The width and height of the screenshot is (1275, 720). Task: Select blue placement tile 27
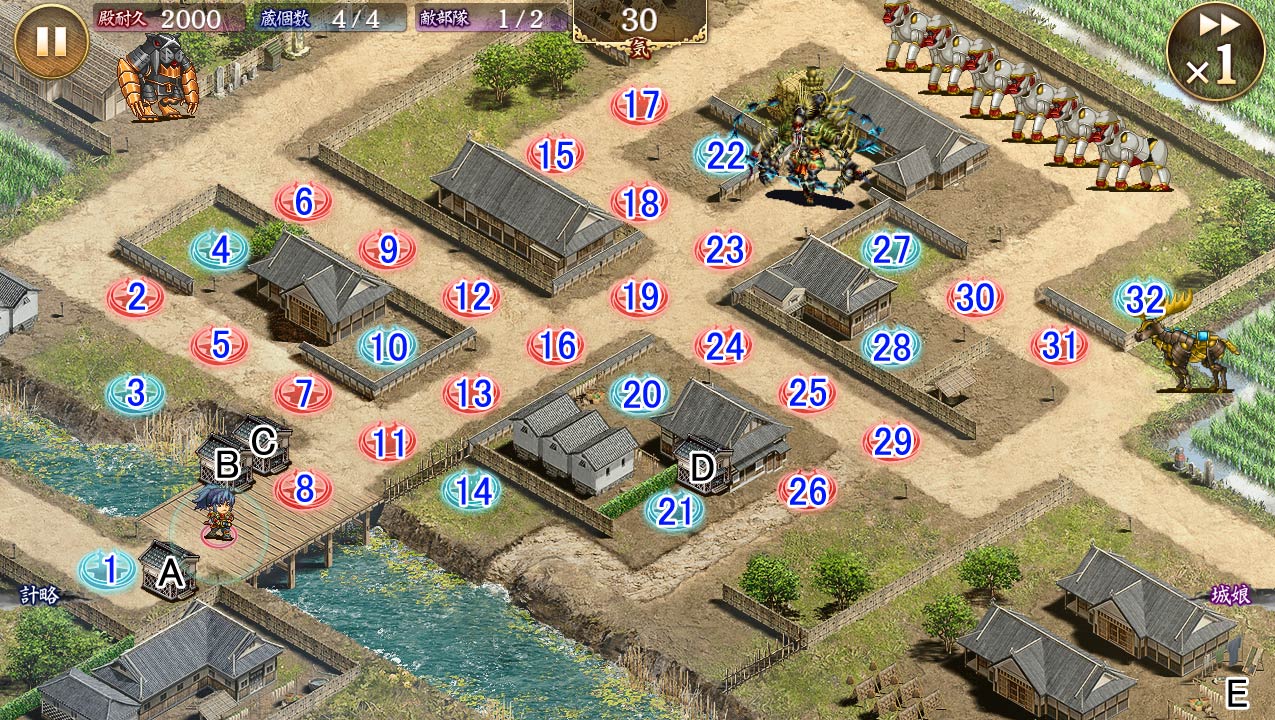[x=891, y=250]
